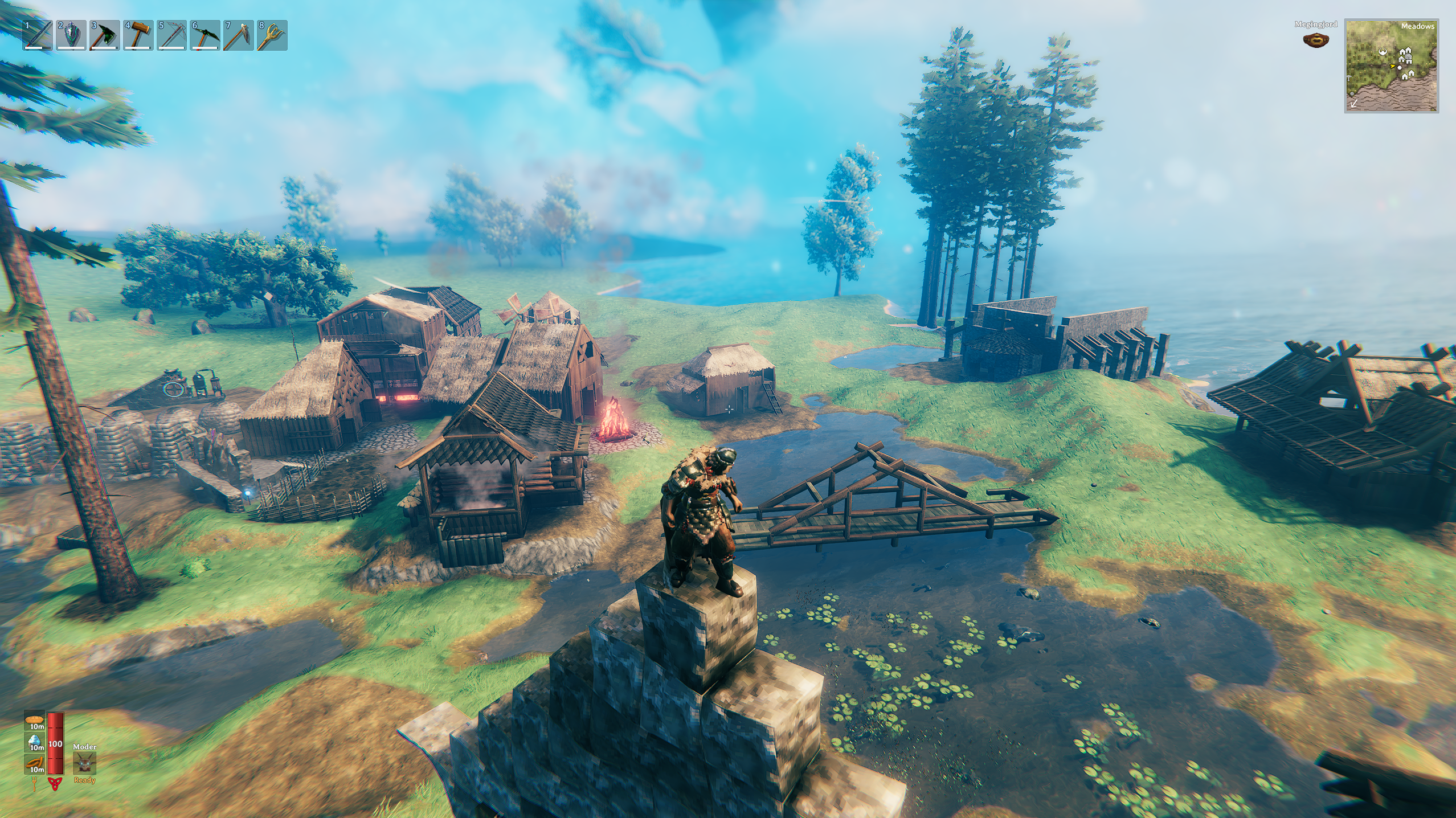Equip the crossbow in hotbar slot 5

click(171, 35)
